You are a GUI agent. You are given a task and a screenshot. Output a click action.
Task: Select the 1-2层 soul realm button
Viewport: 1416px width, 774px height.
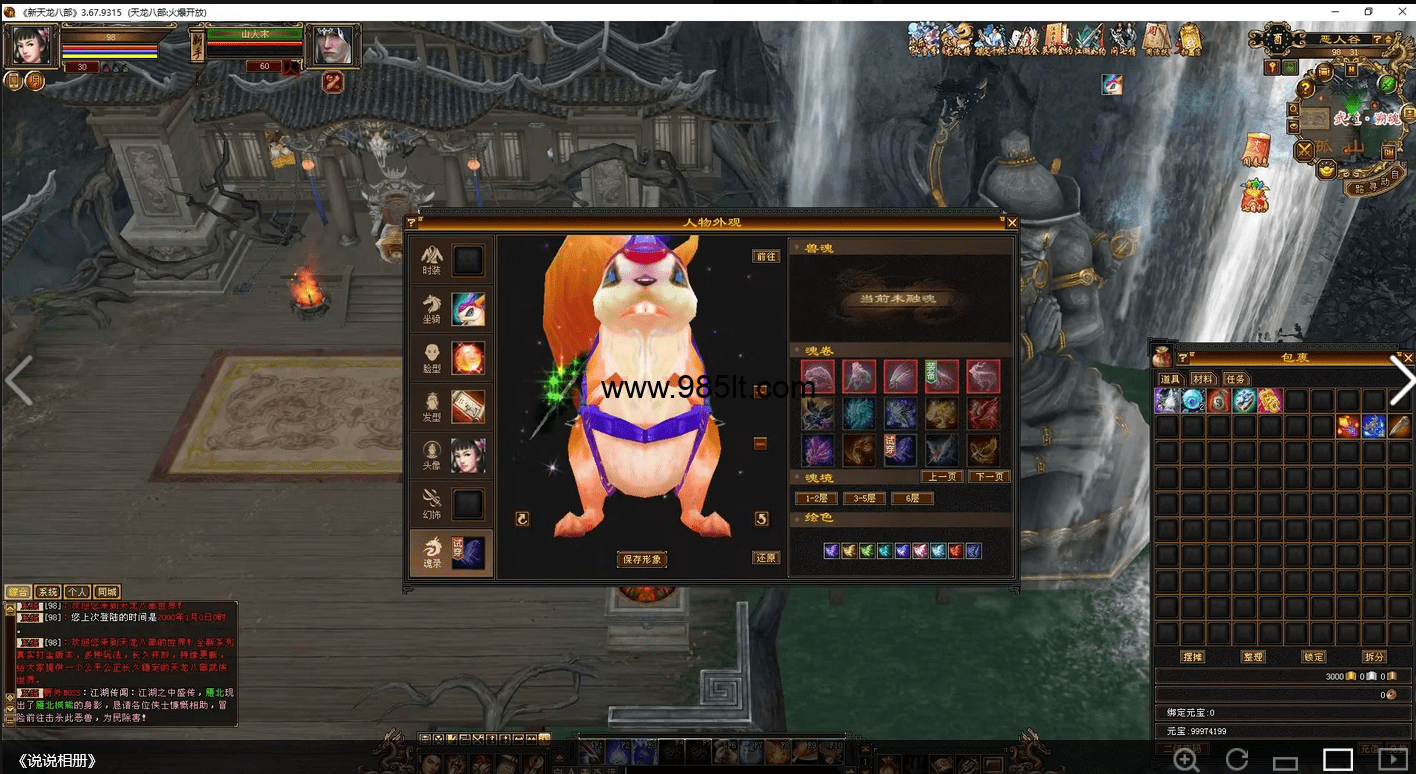[x=816, y=498]
